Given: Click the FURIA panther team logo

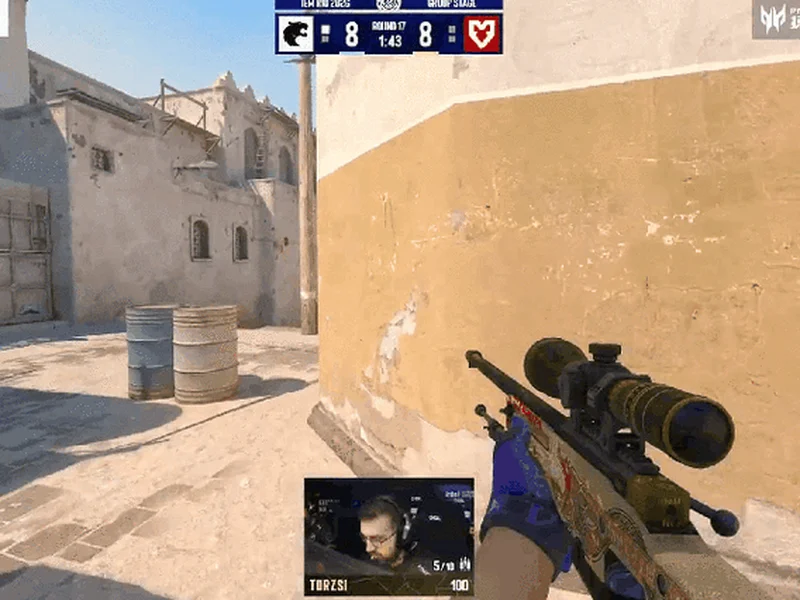Looking at the screenshot, I should (296, 34).
